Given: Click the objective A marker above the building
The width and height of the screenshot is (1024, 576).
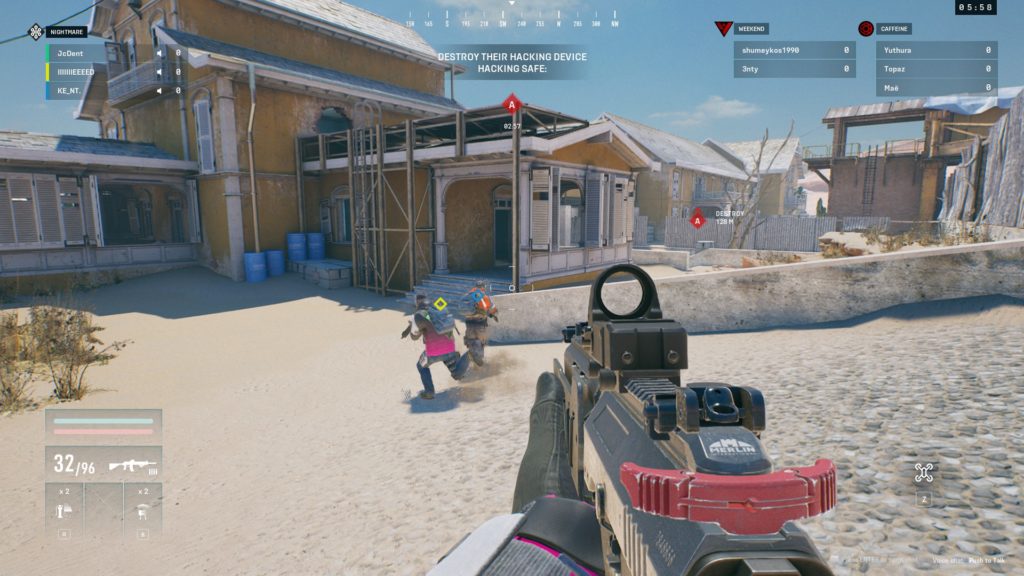Looking at the screenshot, I should pyautogui.click(x=512, y=103).
